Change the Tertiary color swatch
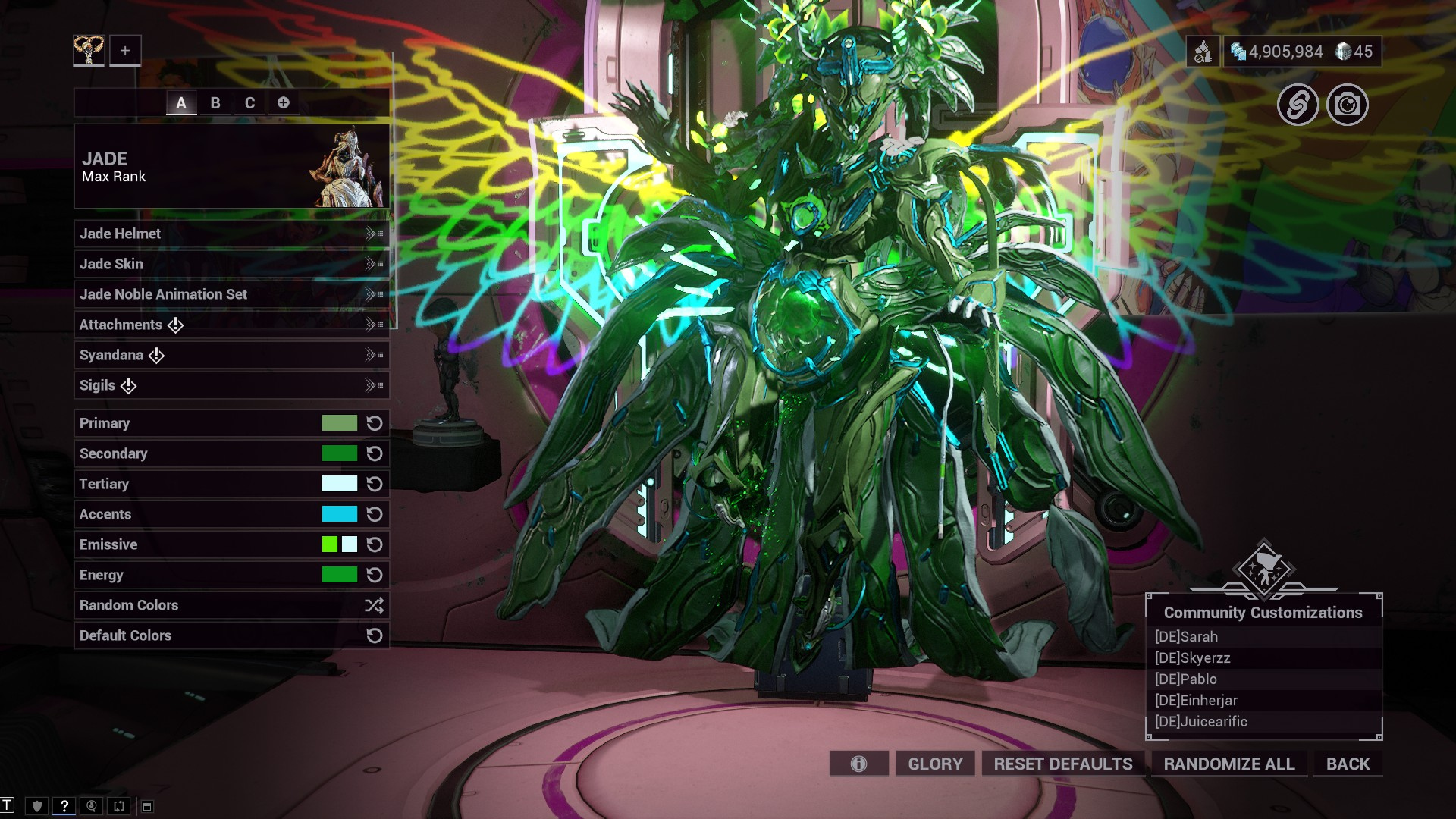 [x=339, y=484]
